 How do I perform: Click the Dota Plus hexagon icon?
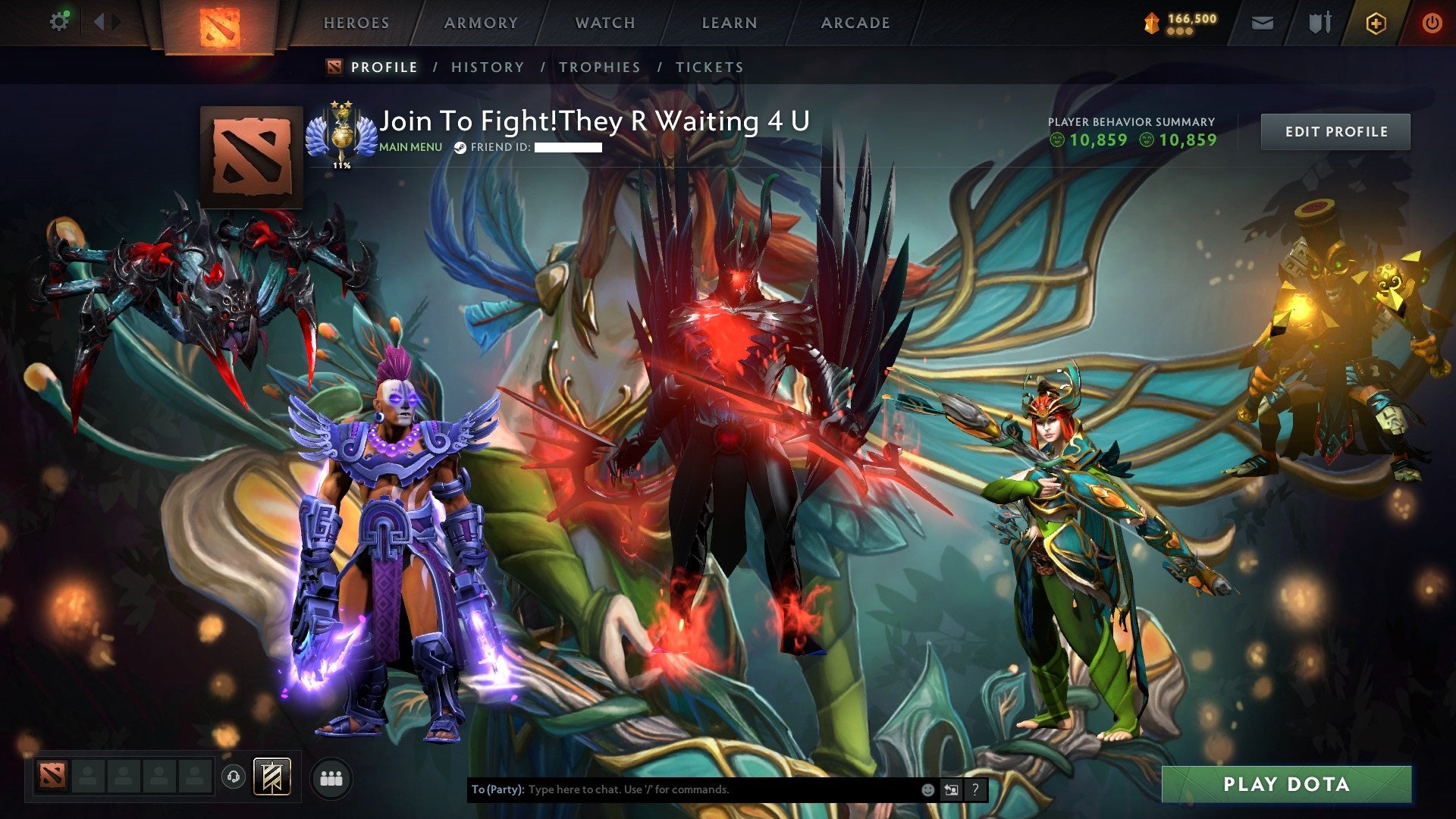pyautogui.click(x=1378, y=23)
